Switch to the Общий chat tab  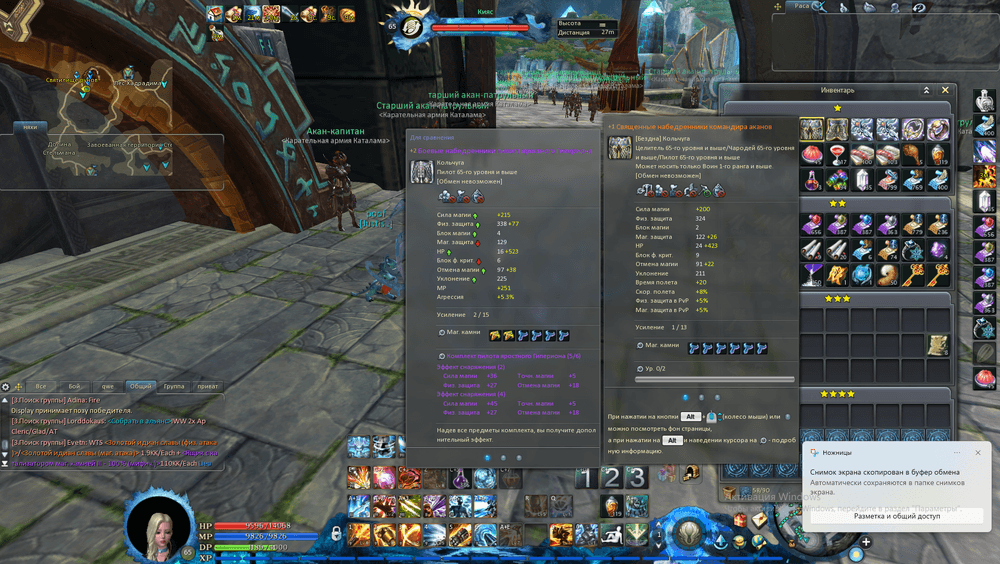click(x=140, y=386)
